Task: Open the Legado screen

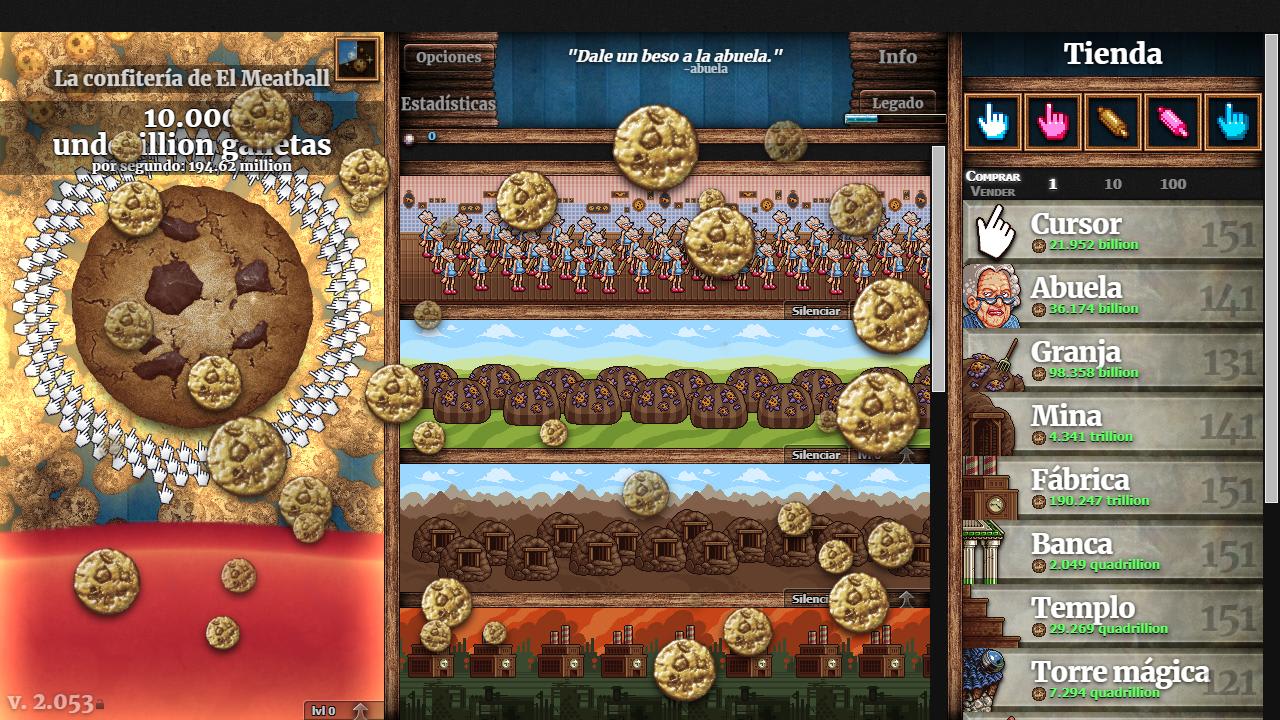Action: pyautogui.click(x=899, y=102)
